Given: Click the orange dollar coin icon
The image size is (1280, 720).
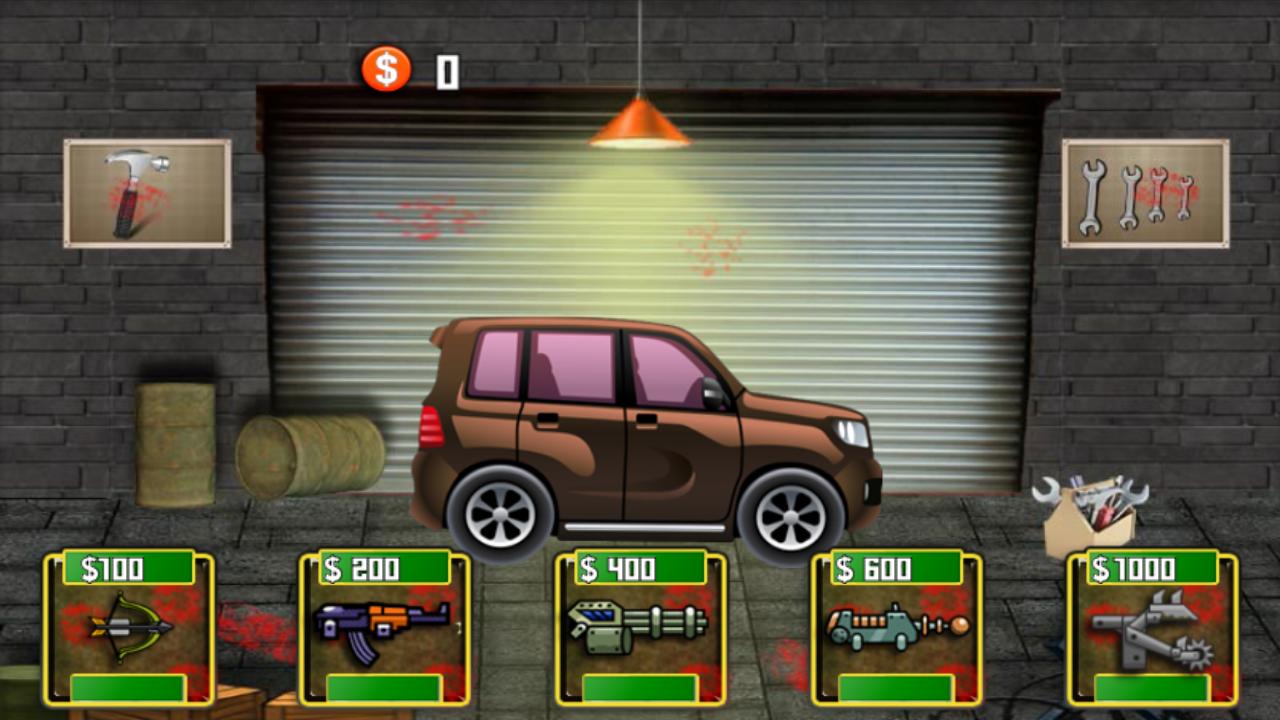Looking at the screenshot, I should click(385, 70).
